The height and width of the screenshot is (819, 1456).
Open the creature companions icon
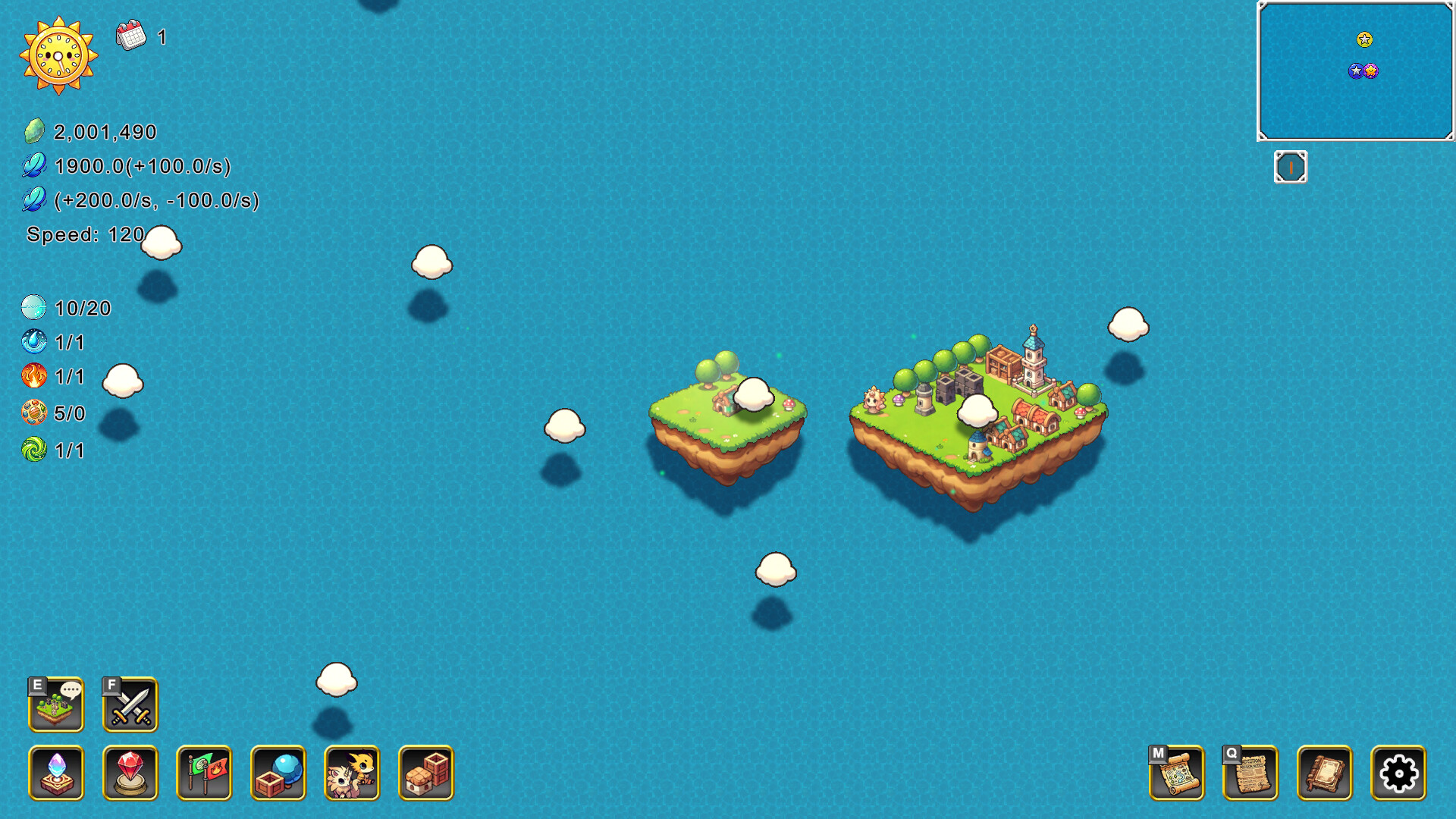coord(352,775)
